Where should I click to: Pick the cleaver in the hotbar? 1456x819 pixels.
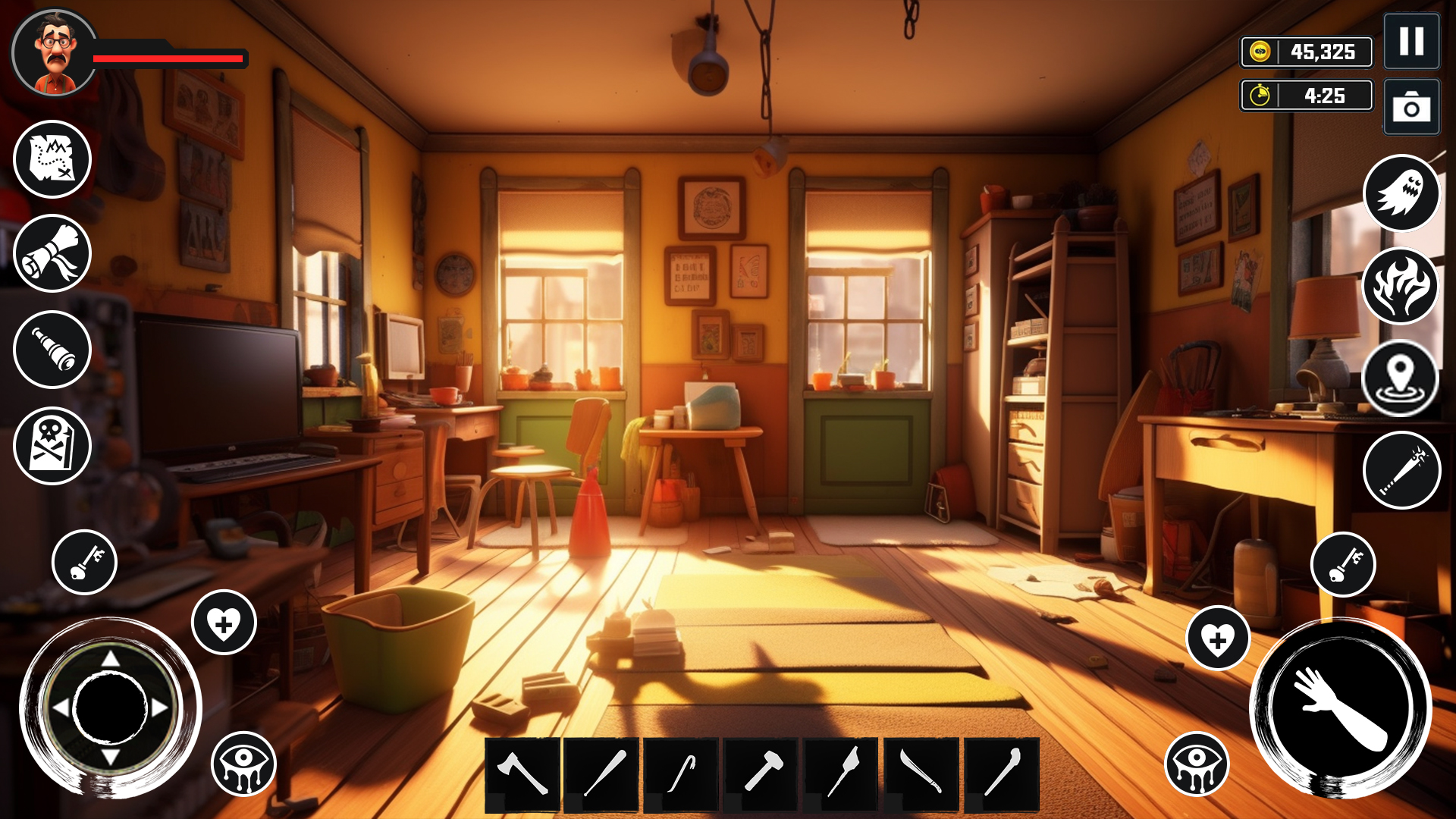[x=842, y=774]
